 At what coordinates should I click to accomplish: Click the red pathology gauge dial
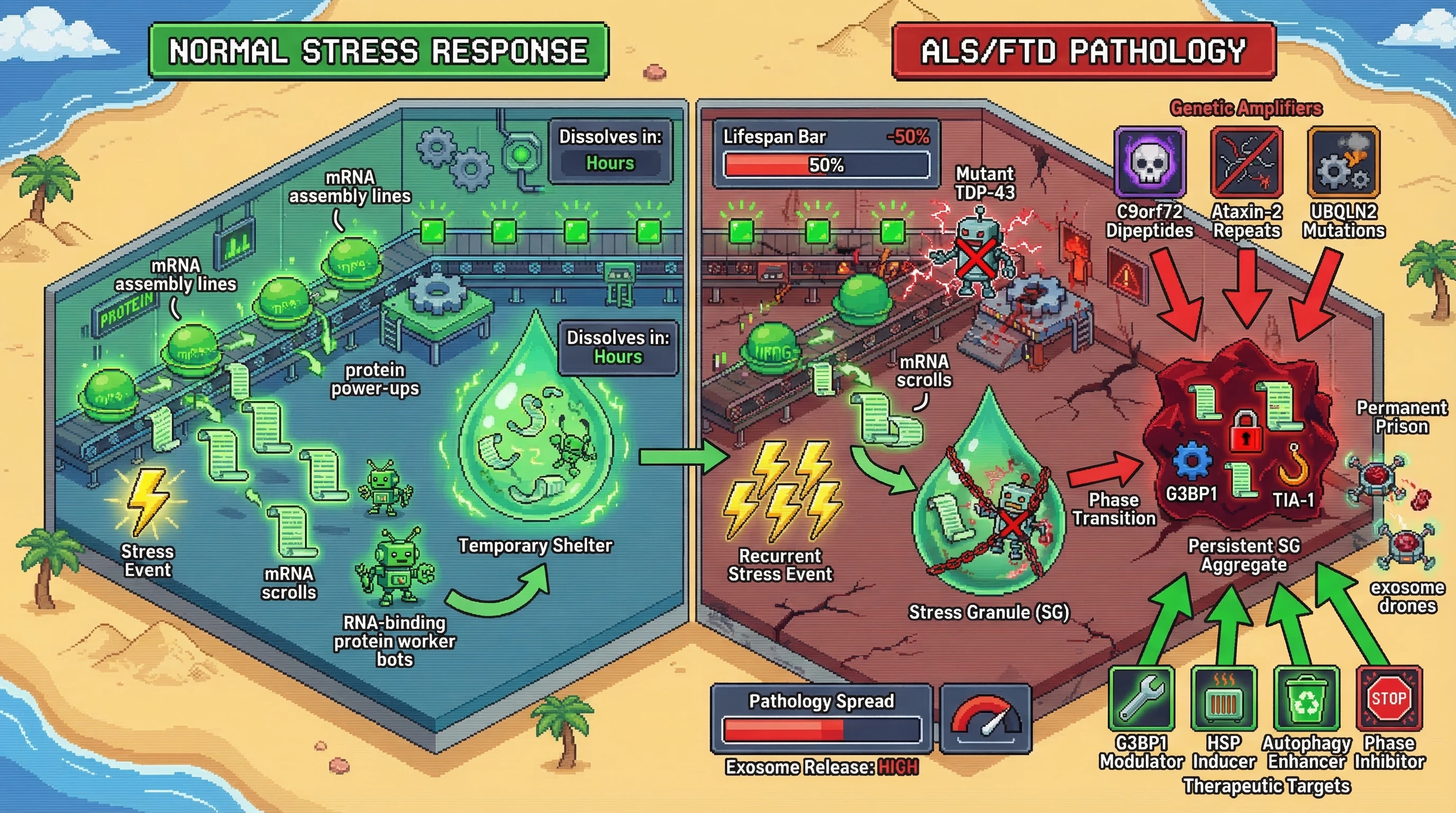click(x=986, y=718)
